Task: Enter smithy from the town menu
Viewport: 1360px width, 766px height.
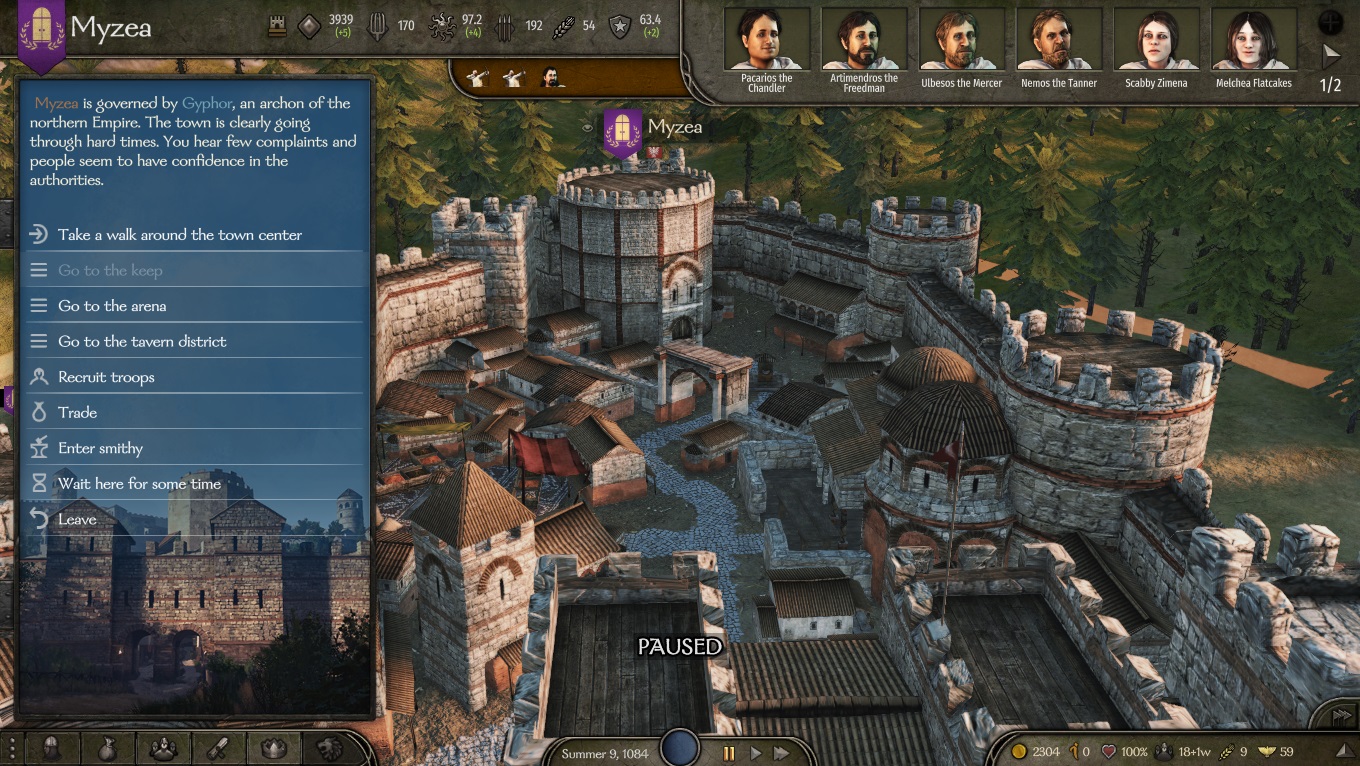Action: pyautogui.click(x=100, y=448)
